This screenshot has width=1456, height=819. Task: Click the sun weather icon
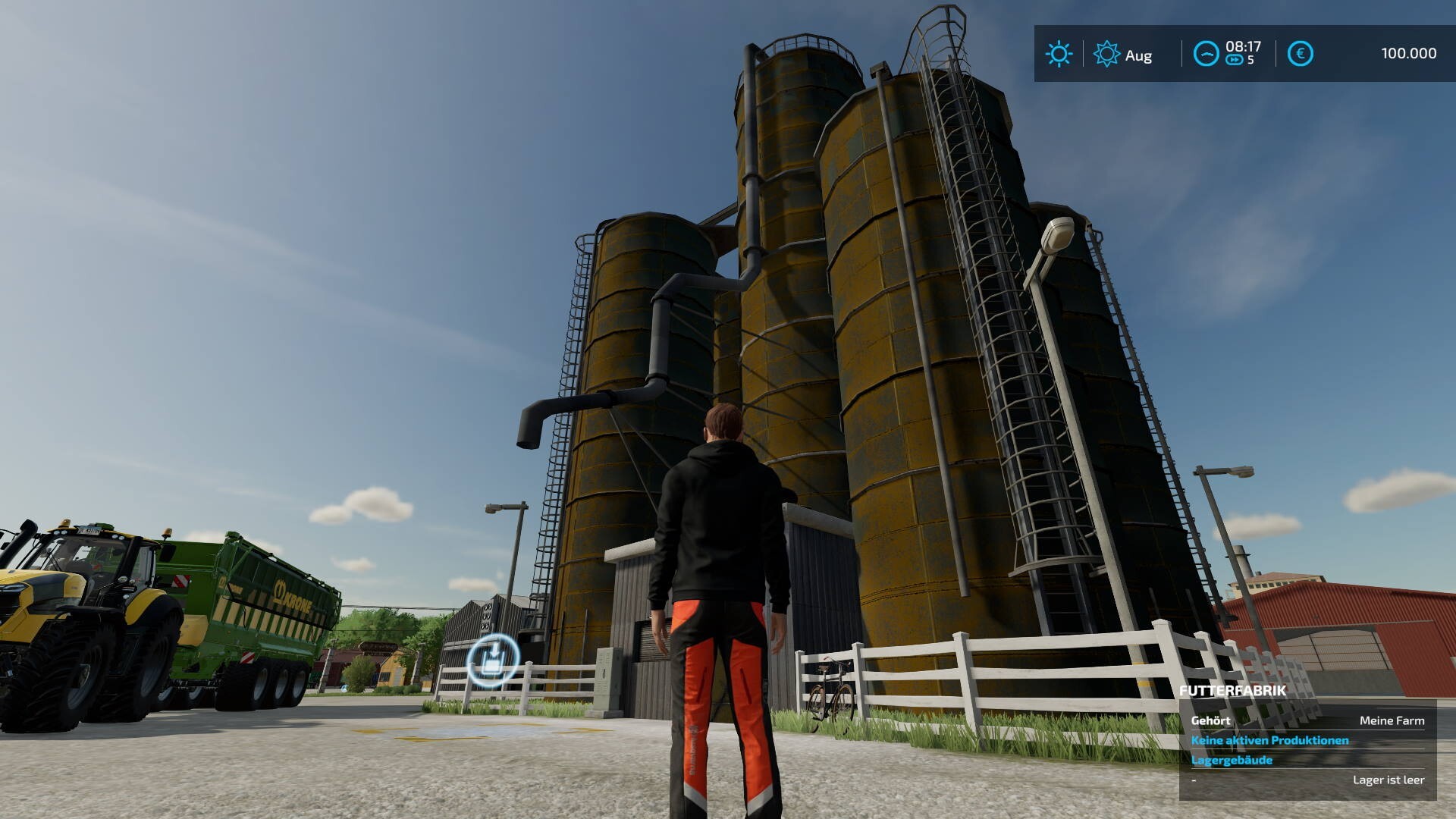coord(1059,54)
